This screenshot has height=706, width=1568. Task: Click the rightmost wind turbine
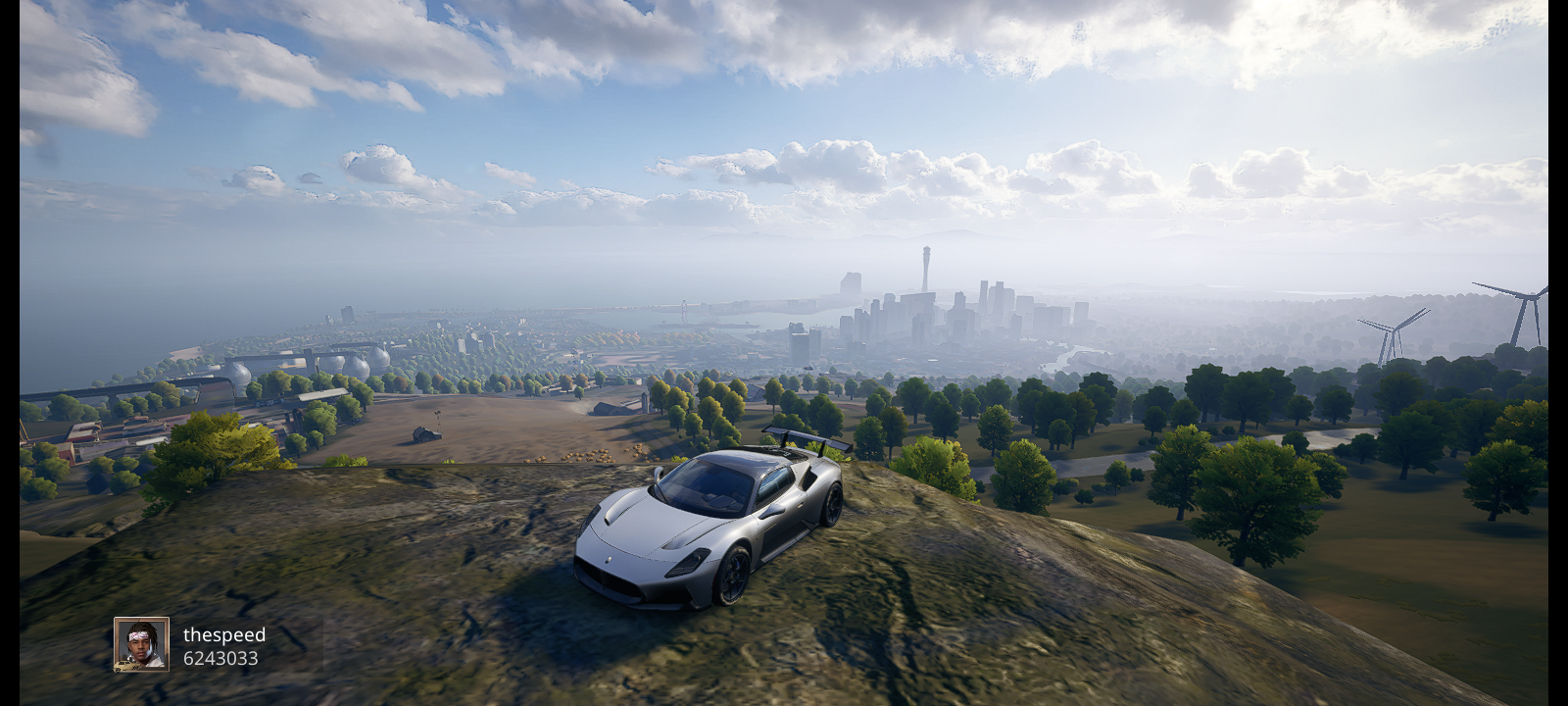click(x=1529, y=294)
